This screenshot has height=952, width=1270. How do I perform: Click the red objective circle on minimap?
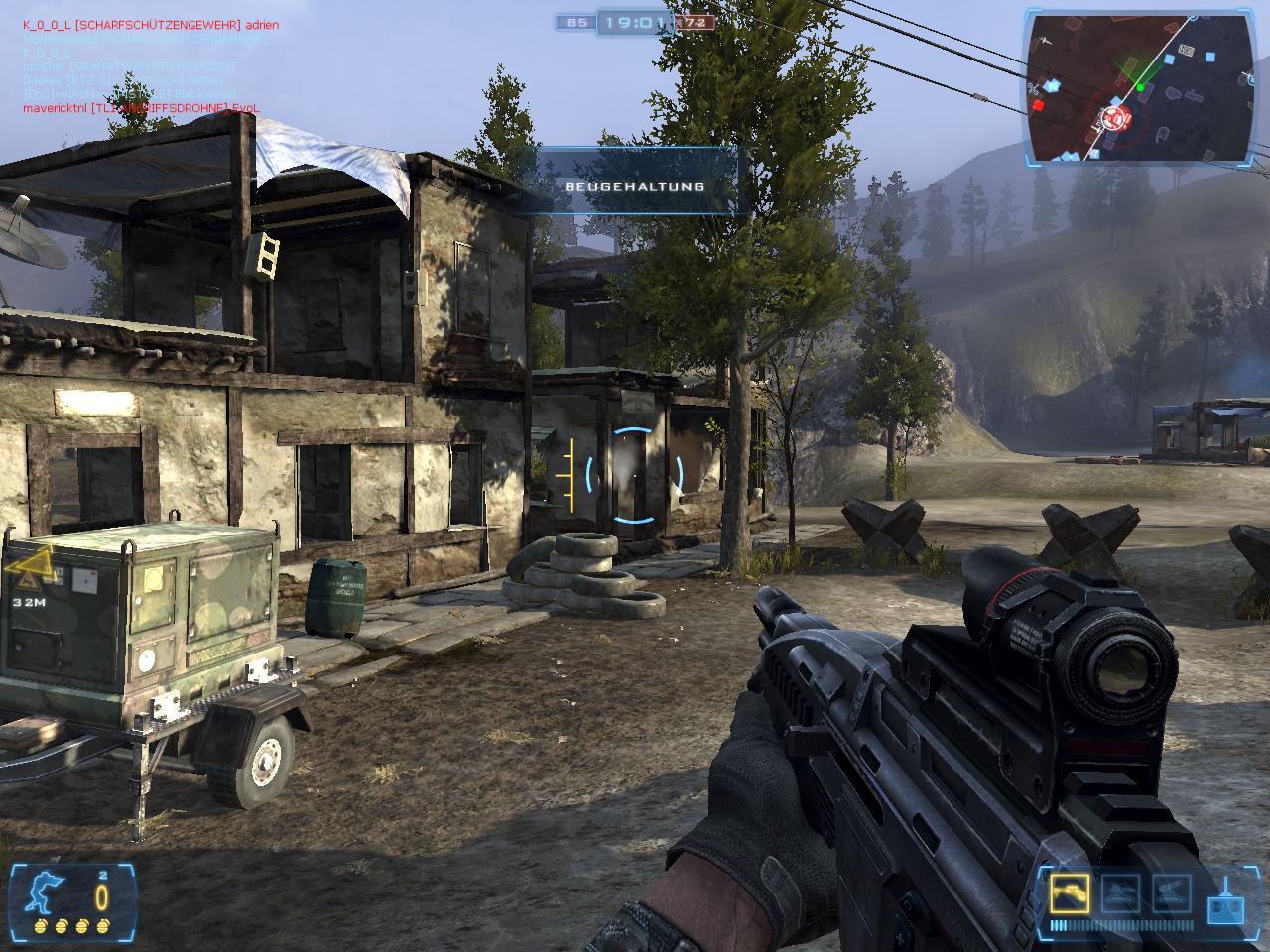[x=1114, y=119]
